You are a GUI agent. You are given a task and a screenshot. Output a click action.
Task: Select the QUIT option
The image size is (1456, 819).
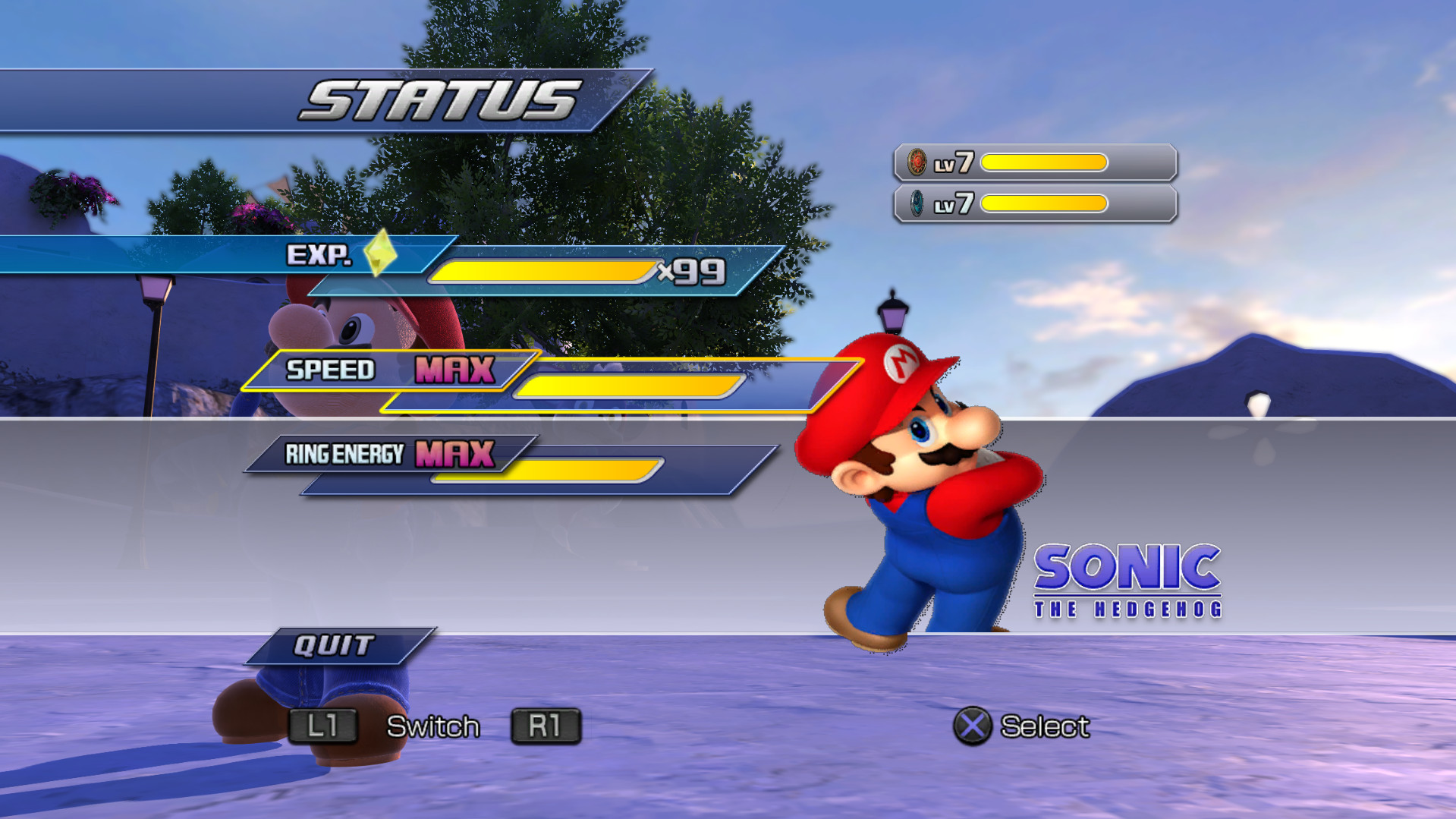[x=334, y=645]
